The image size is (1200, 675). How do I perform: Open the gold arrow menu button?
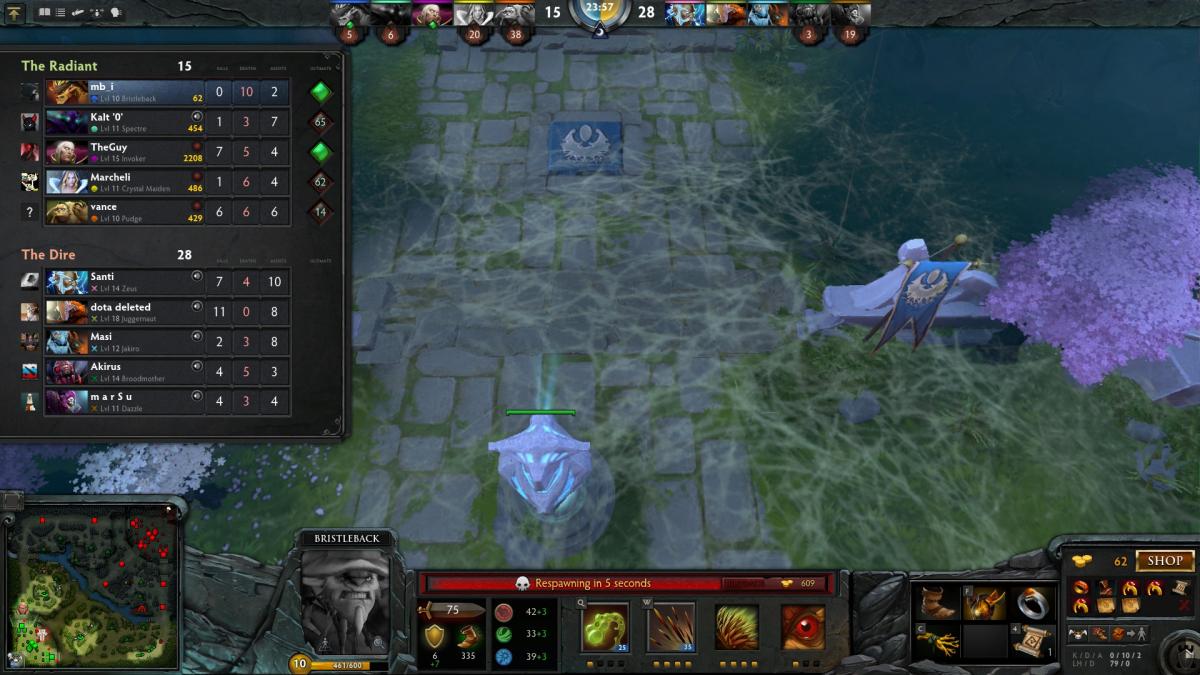pyautogui.click(x=15, y=13)
